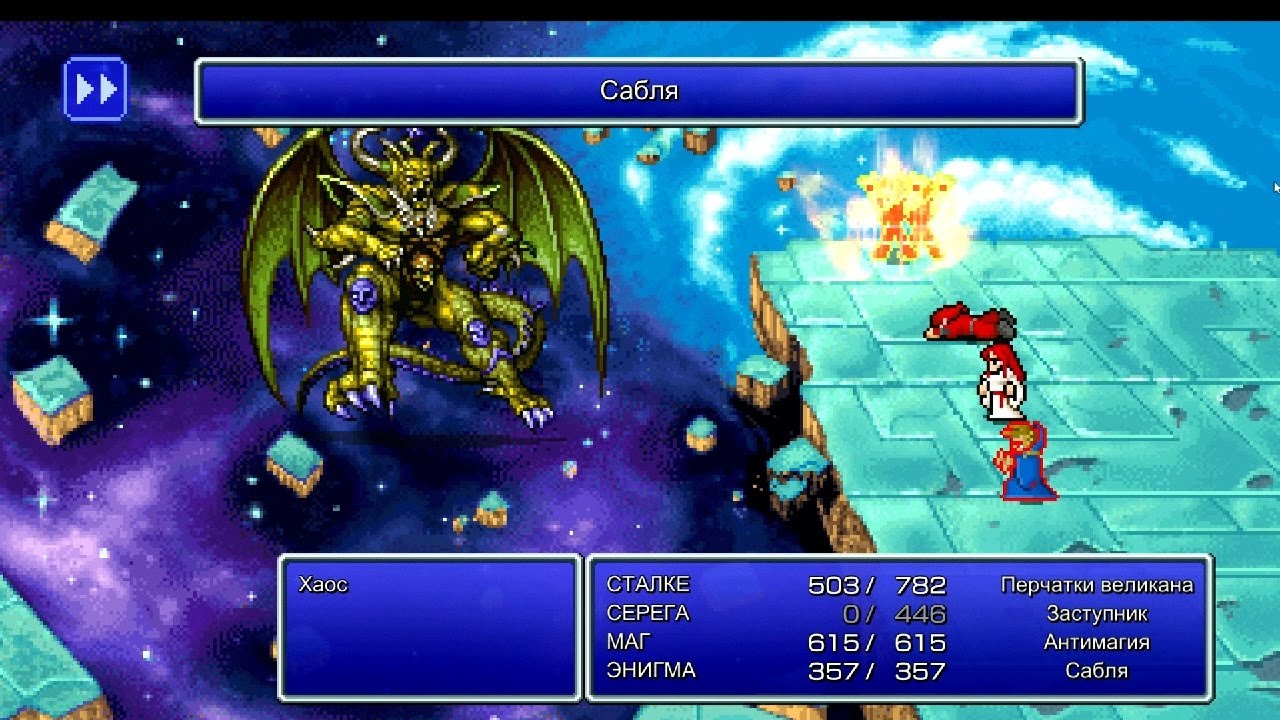The width and height of the screenshot is (1280, 720).
Task: Click party member ЭНИГМА
Action: pyautogui.click(x=650, y=671)
